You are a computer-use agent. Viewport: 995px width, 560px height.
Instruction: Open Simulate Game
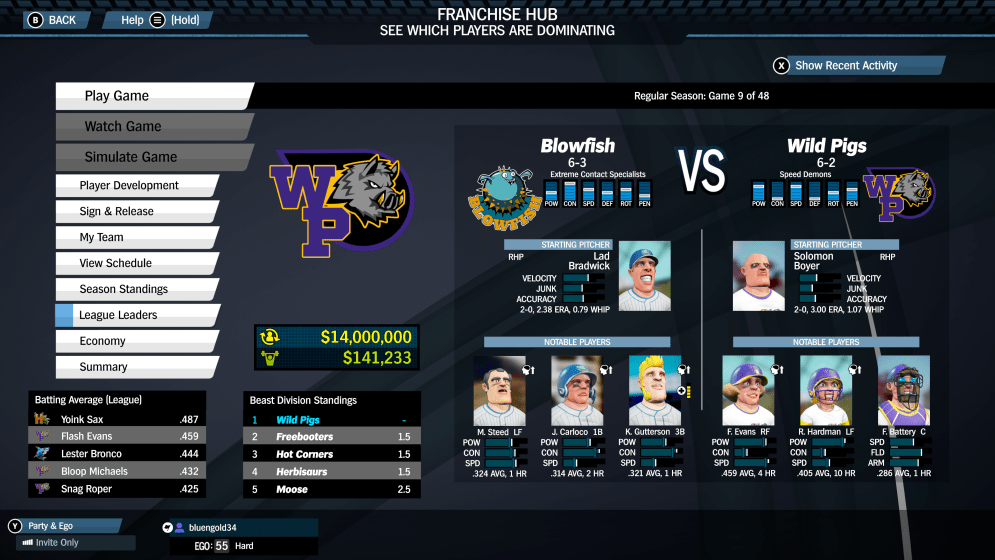pos(150,157)
